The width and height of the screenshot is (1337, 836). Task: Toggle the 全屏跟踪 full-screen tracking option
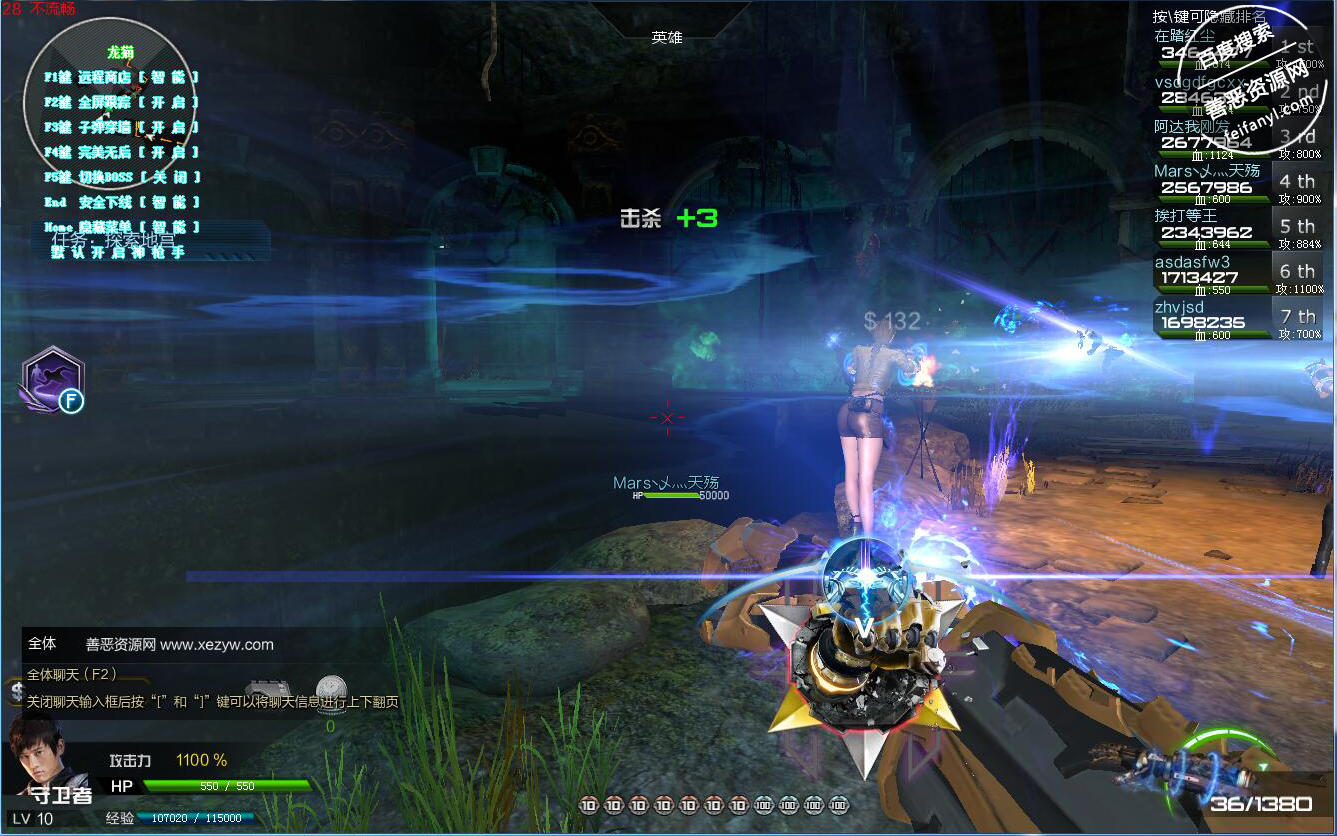point(121,102)
